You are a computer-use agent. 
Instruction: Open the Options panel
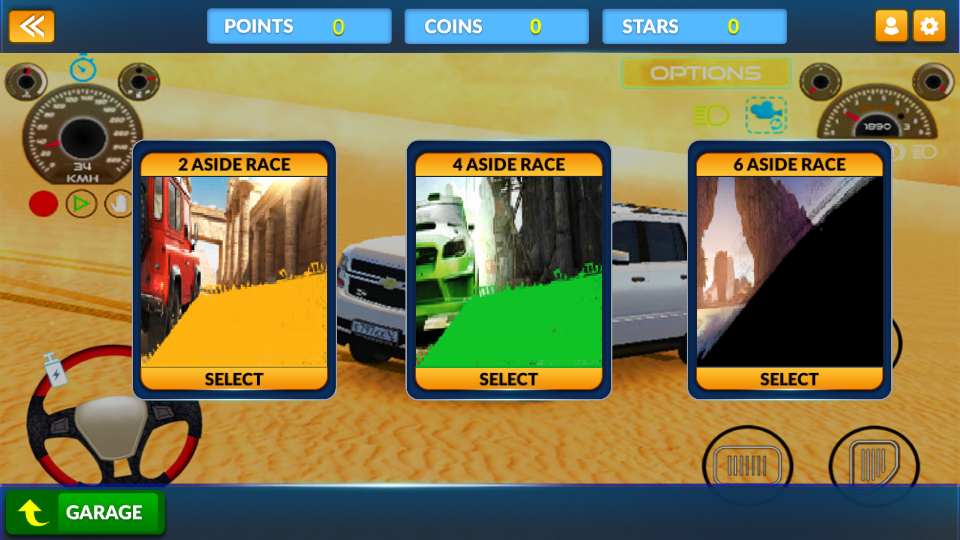pyautogui.click(x=706, y=73)
